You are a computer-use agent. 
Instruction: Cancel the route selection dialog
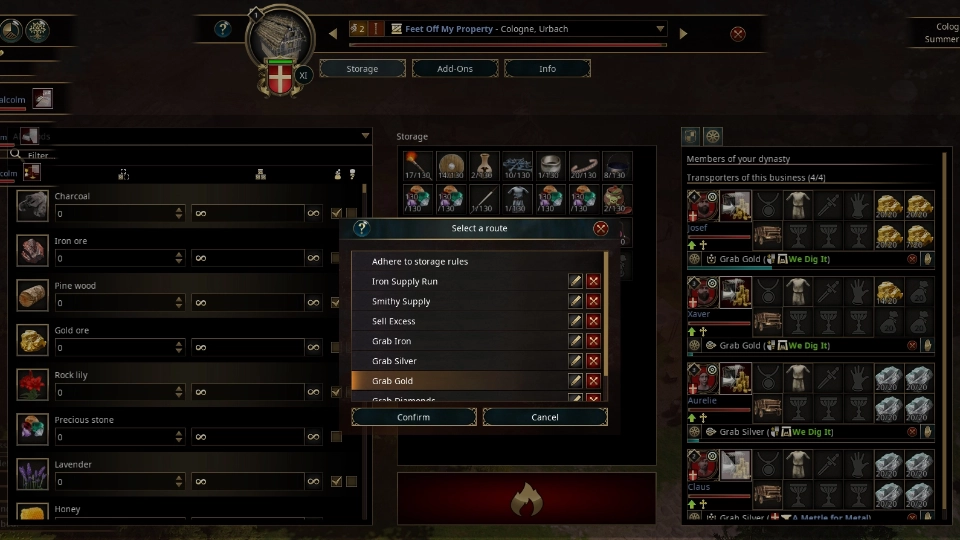click(544, 417)
